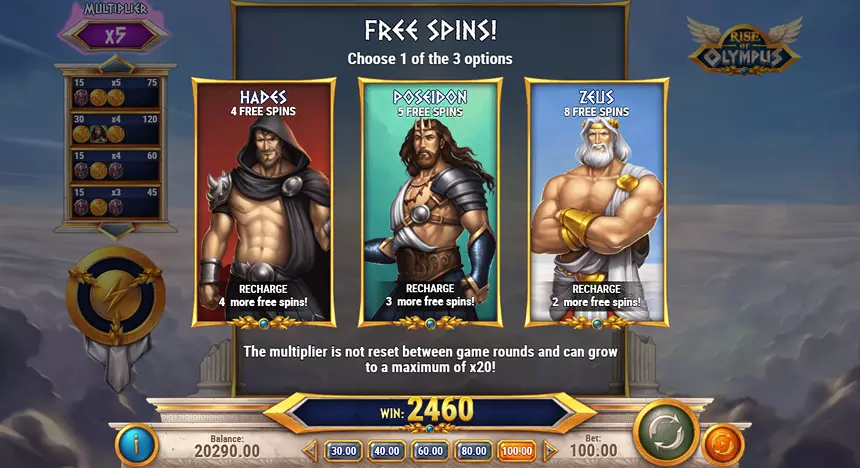Select the Poseidon 5 free spins card
This screenshot has height=468, width=860.
(x=431, y=200)
